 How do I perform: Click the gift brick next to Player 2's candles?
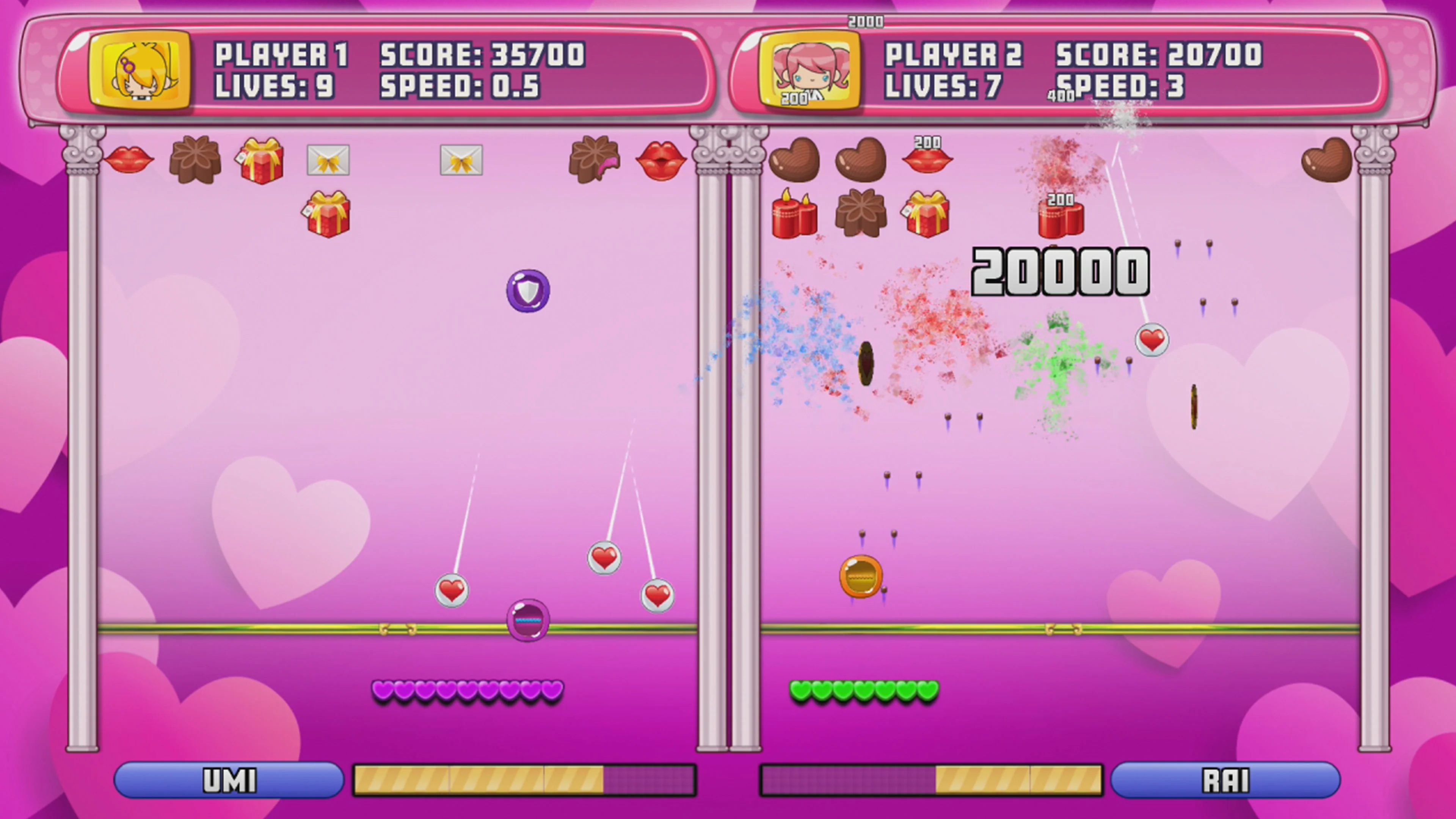coord(926,217)
